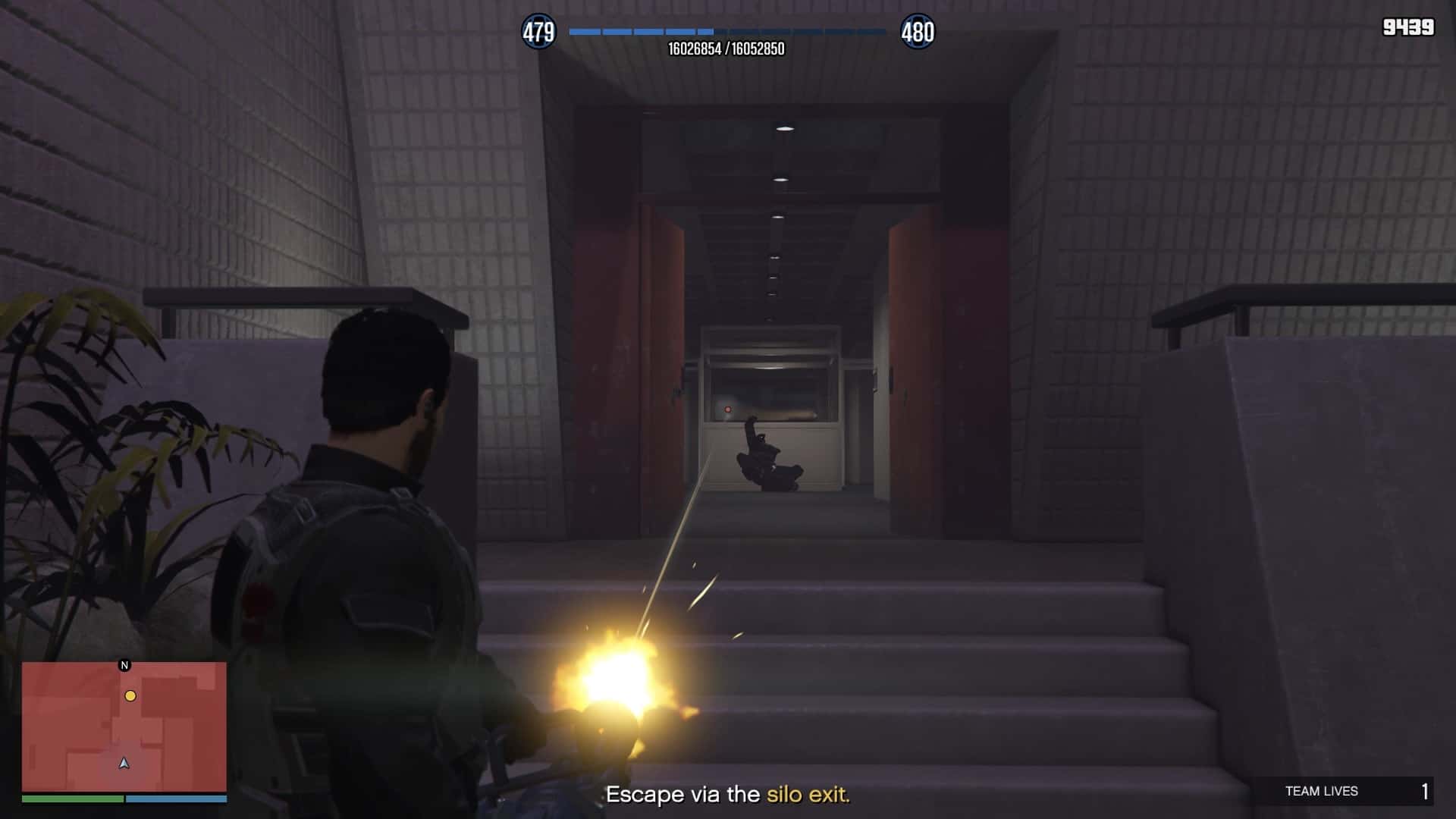Click the radar minimap
The width and height of the screenshot is (1456, 819).
point(124,726)
